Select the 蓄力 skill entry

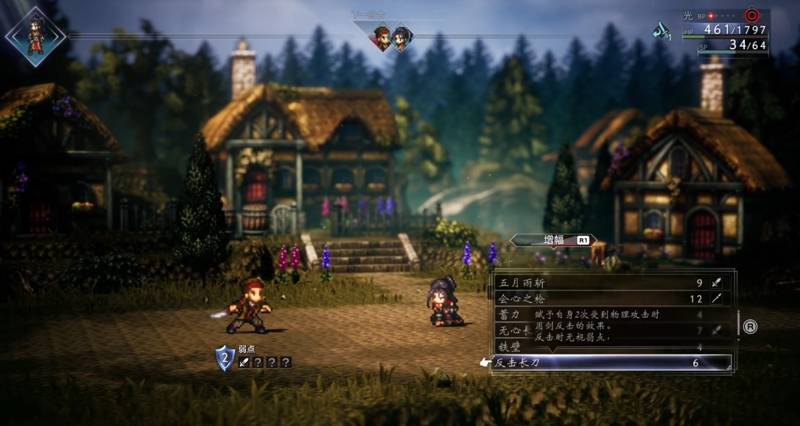(x=510, y=314)
